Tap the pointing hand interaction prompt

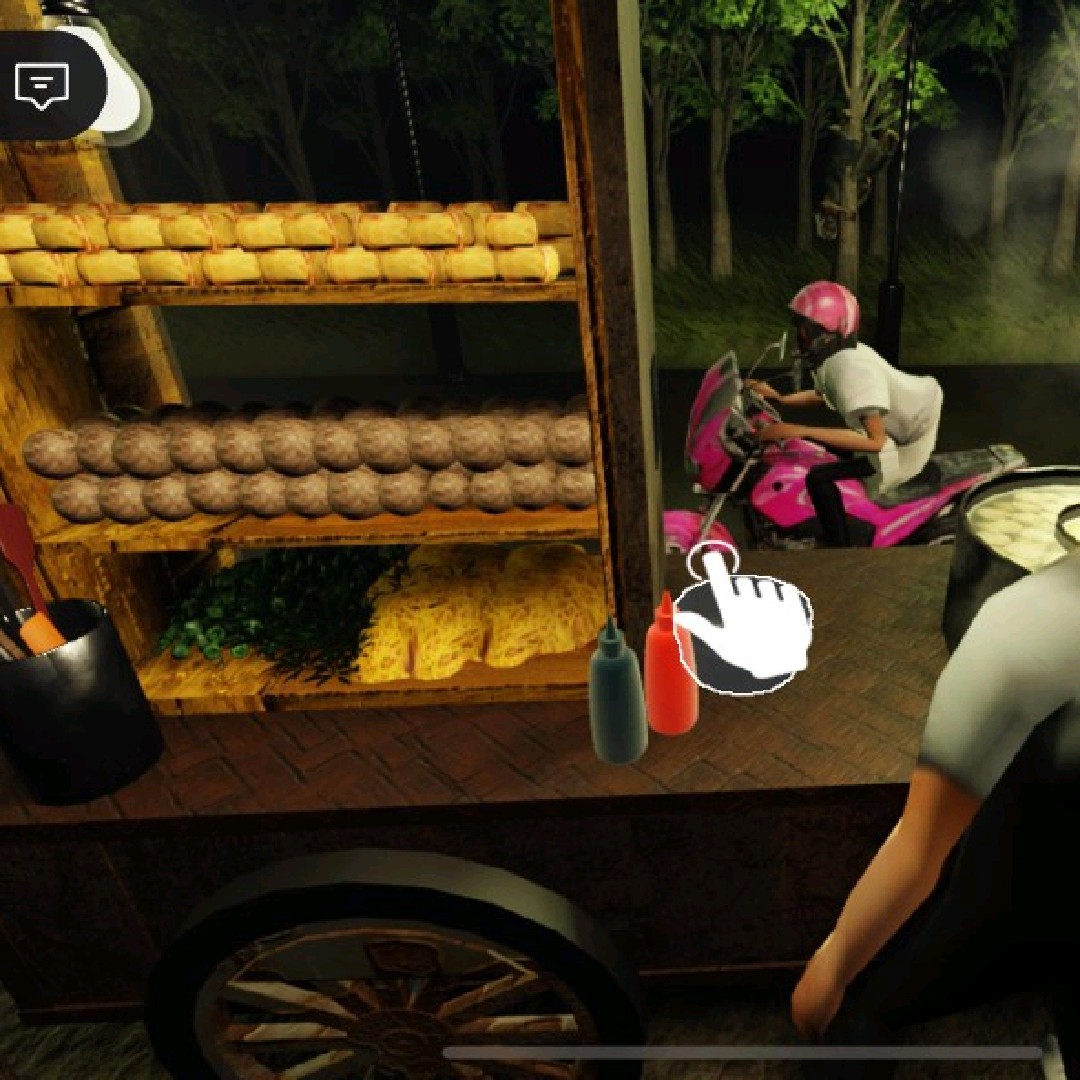tap(743, 620)
